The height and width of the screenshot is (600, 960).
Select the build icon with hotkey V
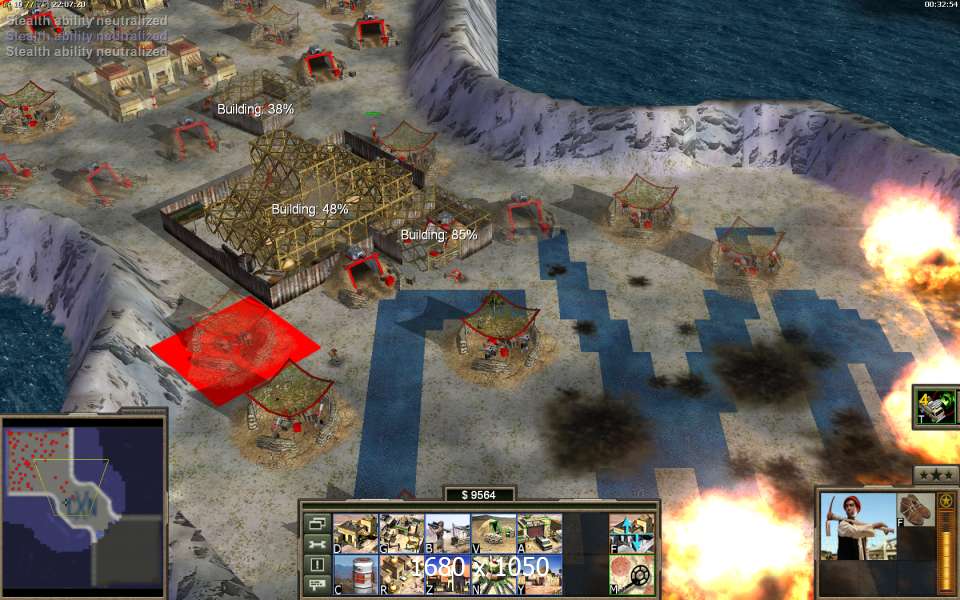[x=493, y=533]
